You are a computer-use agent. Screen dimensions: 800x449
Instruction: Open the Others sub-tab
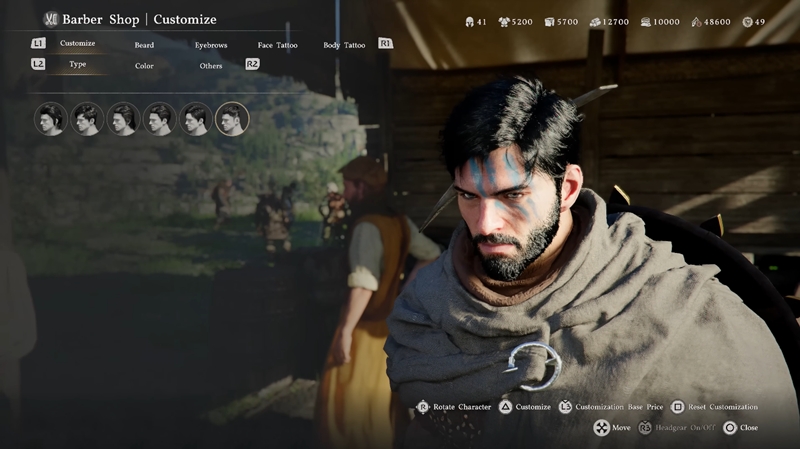point(211,66)
